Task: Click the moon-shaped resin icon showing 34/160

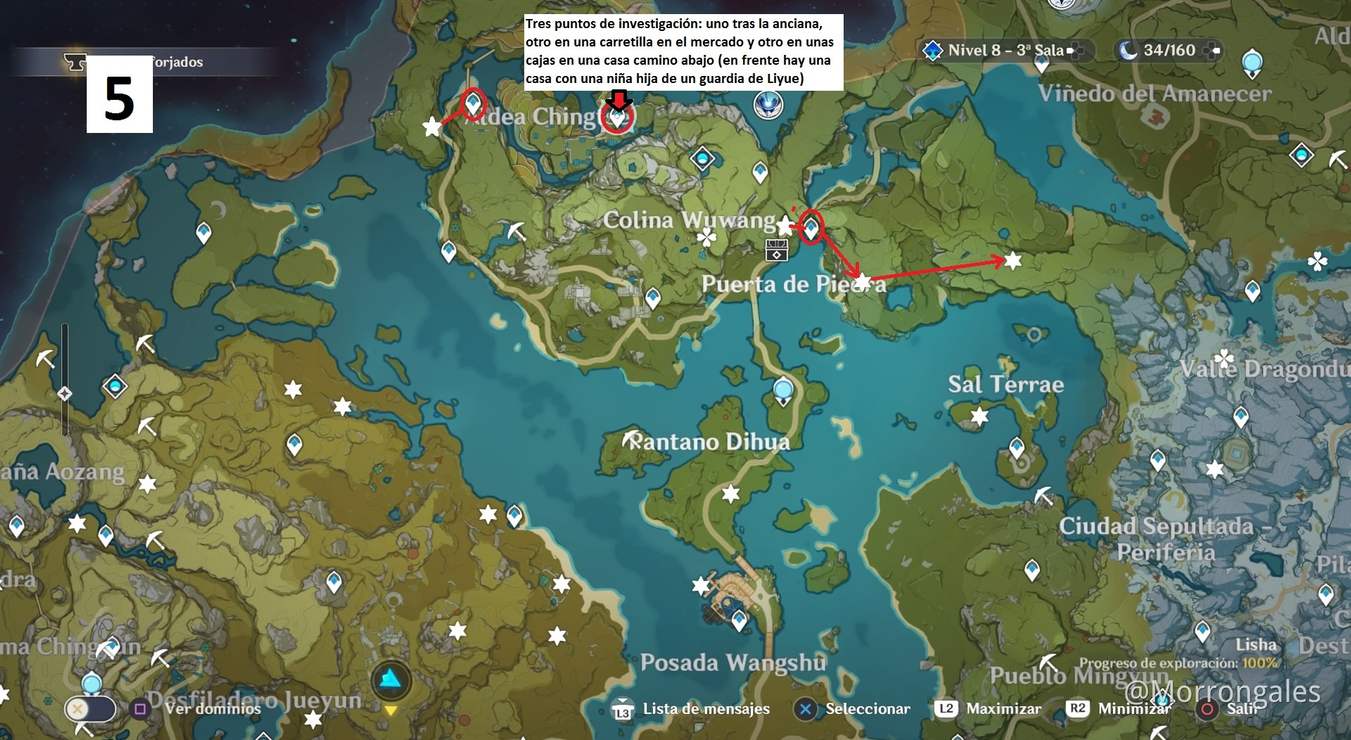Action: tap(1128, 50)
